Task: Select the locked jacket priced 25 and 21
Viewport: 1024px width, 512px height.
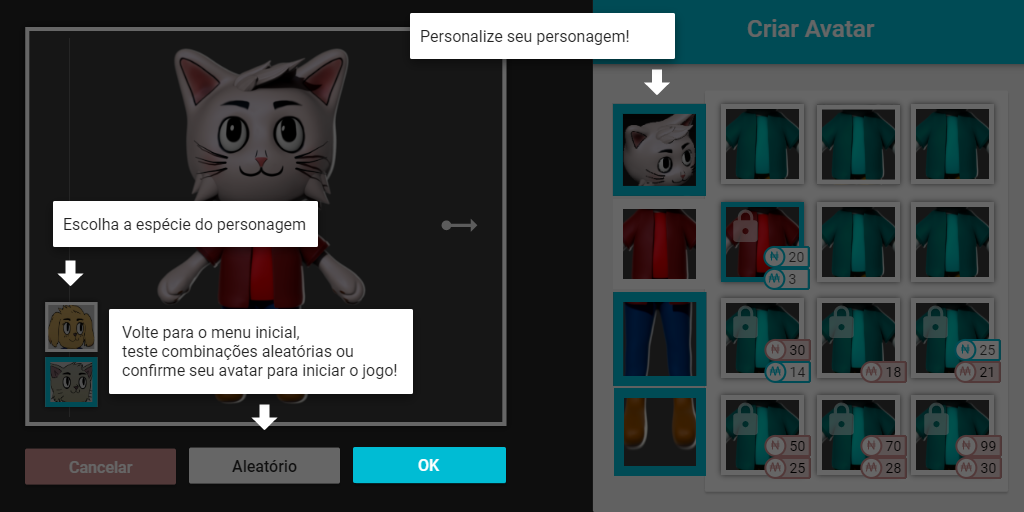Action: click(952, 338)
